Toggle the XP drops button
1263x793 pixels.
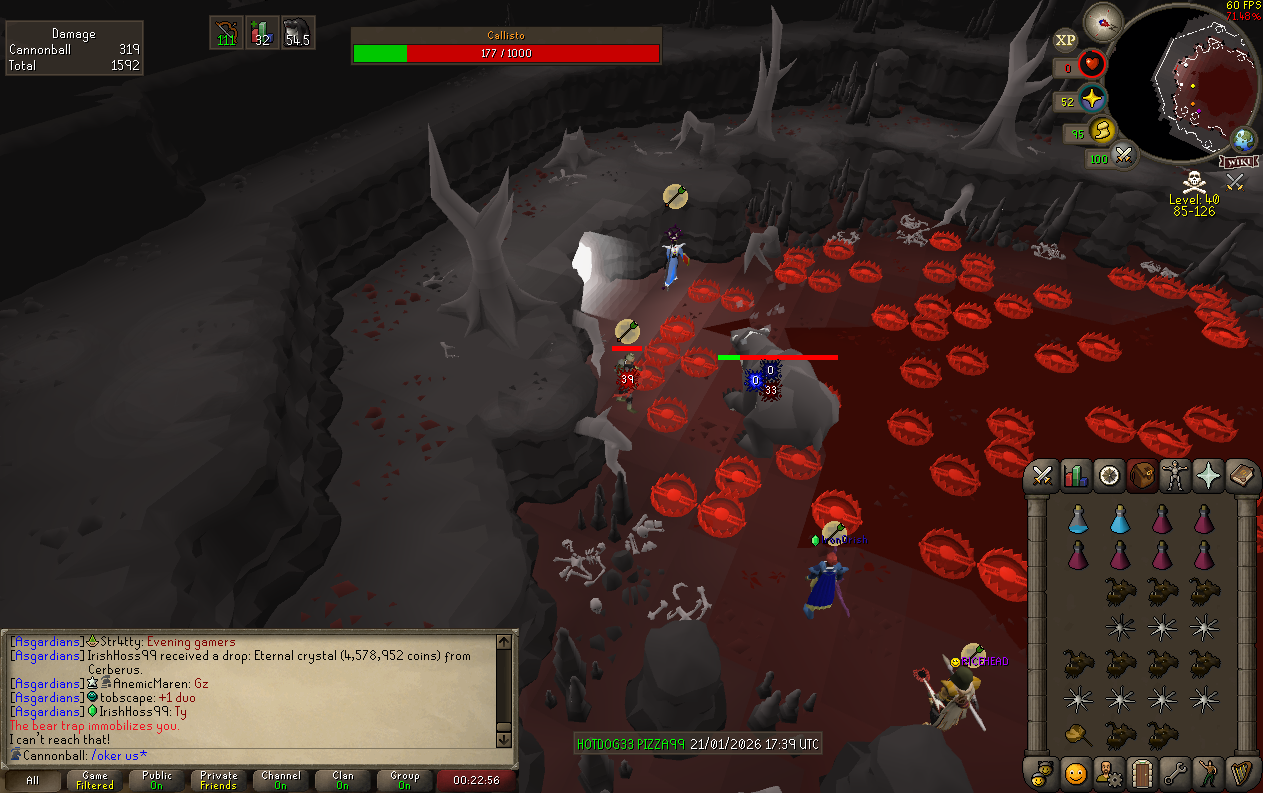click(x=1066, y=41)
